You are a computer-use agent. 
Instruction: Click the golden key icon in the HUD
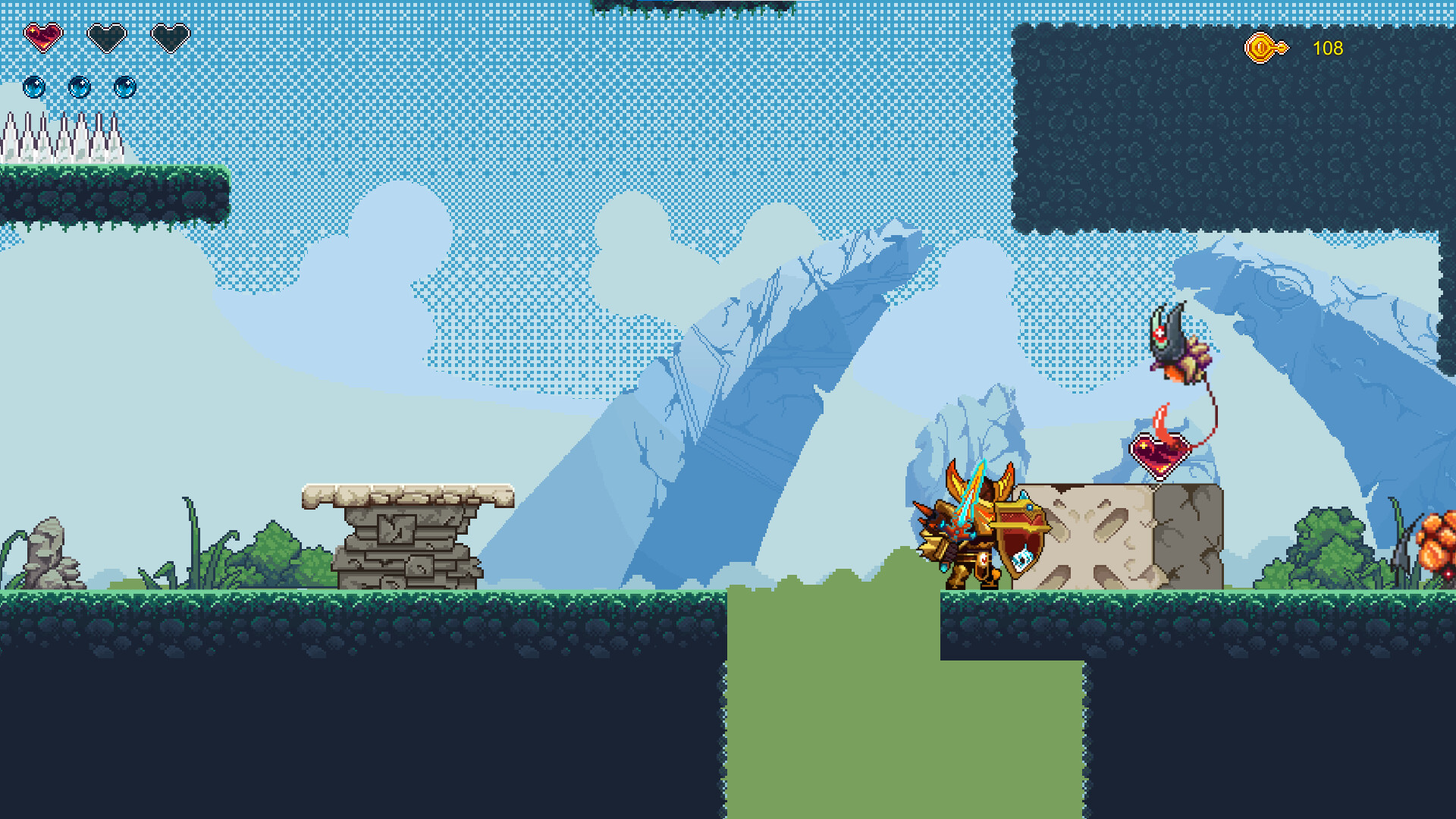[1263, 48]
